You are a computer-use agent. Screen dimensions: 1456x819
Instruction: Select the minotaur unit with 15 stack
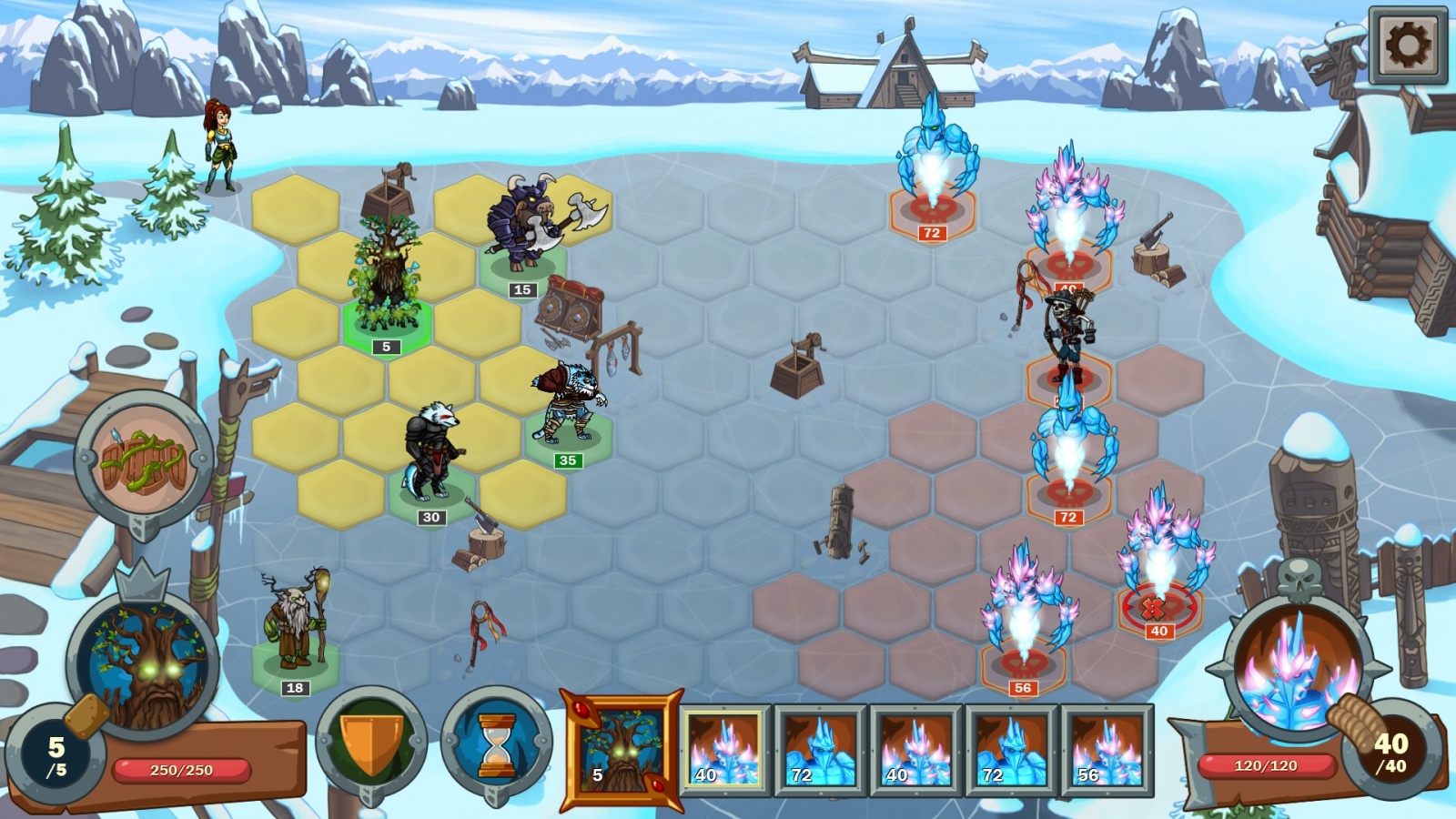[523, 227]
